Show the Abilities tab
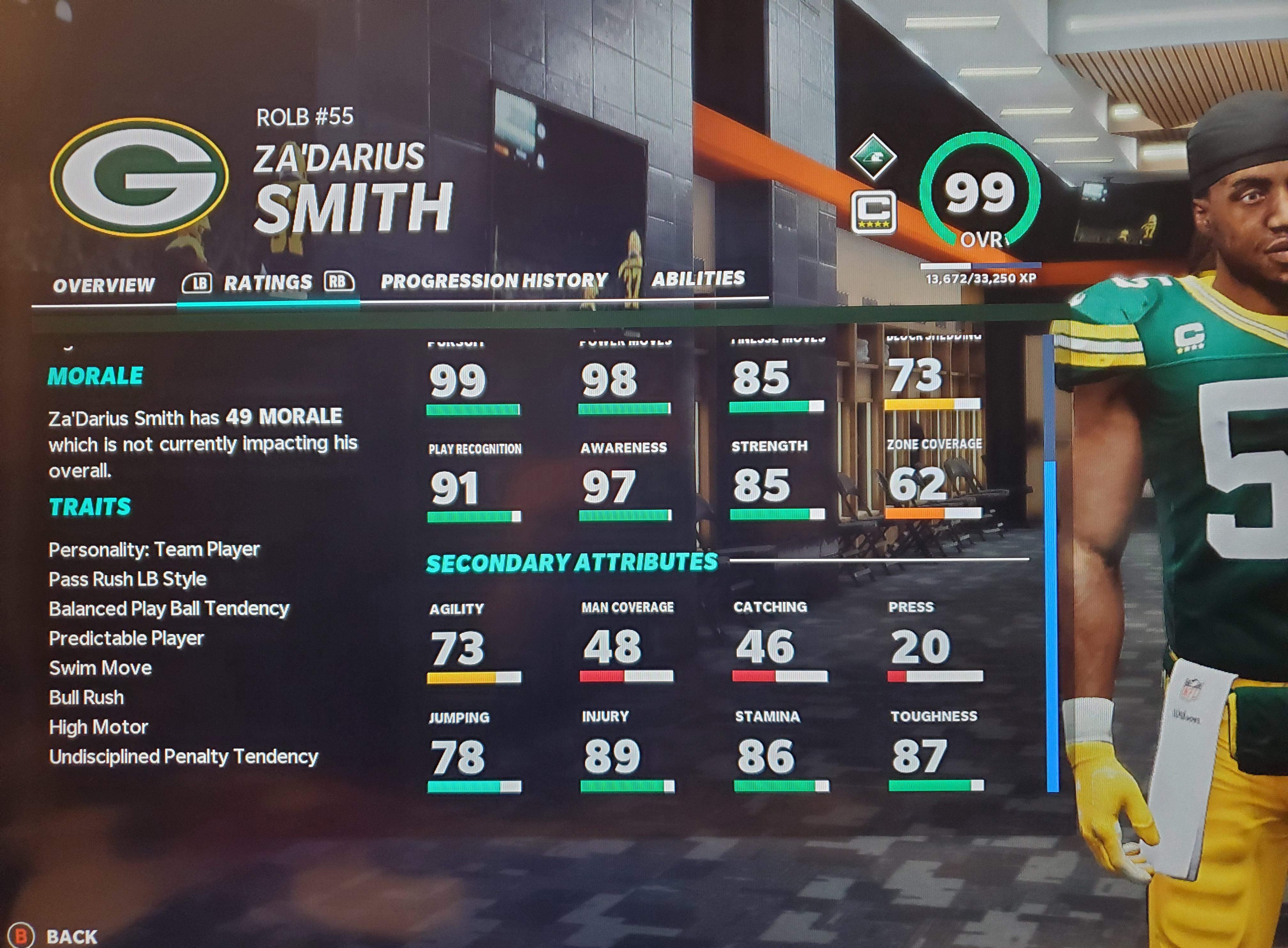 [x=698, y=278]
